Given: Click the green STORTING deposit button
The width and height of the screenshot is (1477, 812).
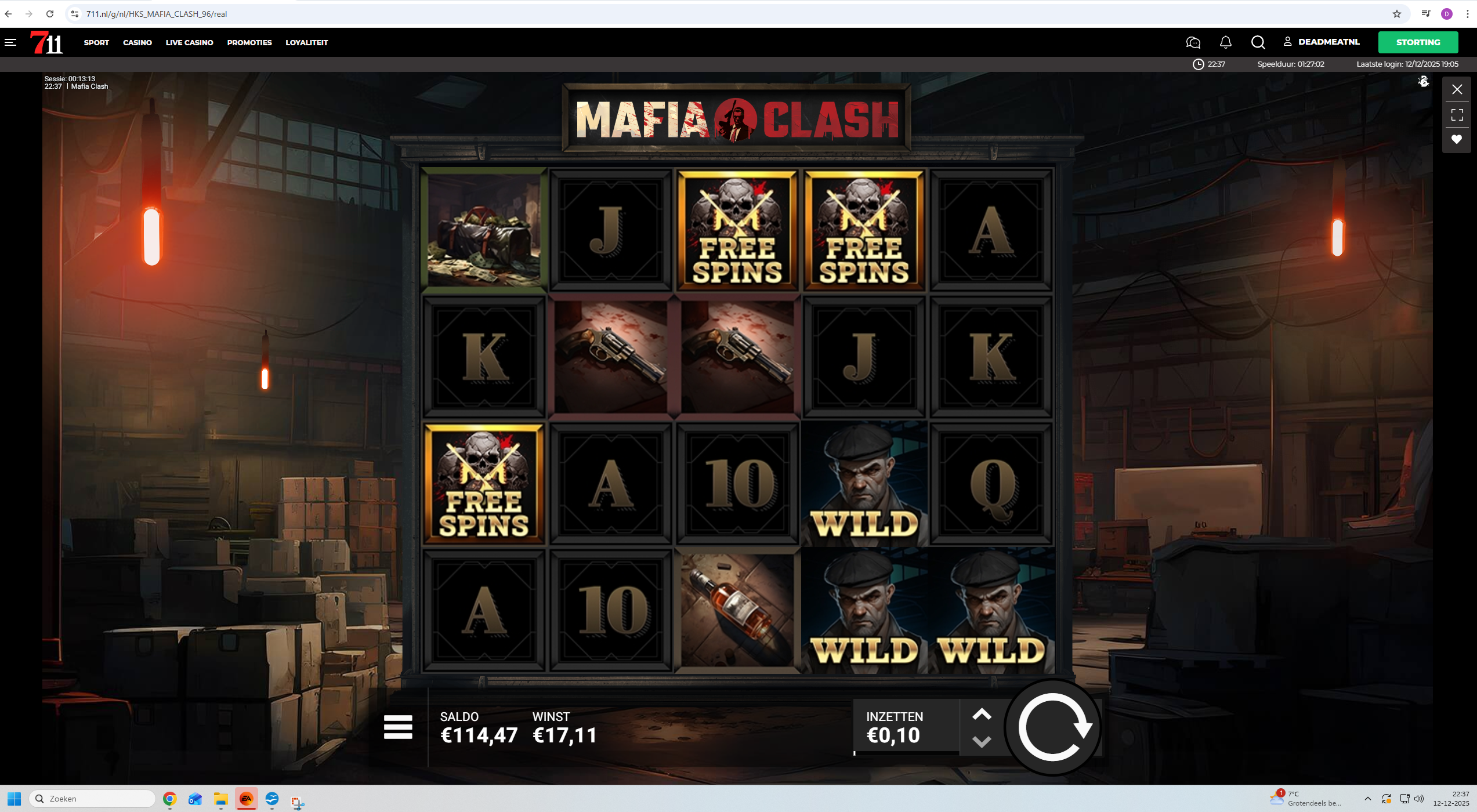Looking at the screenshot, I should pyautogui.click(x=1418, y=42).
